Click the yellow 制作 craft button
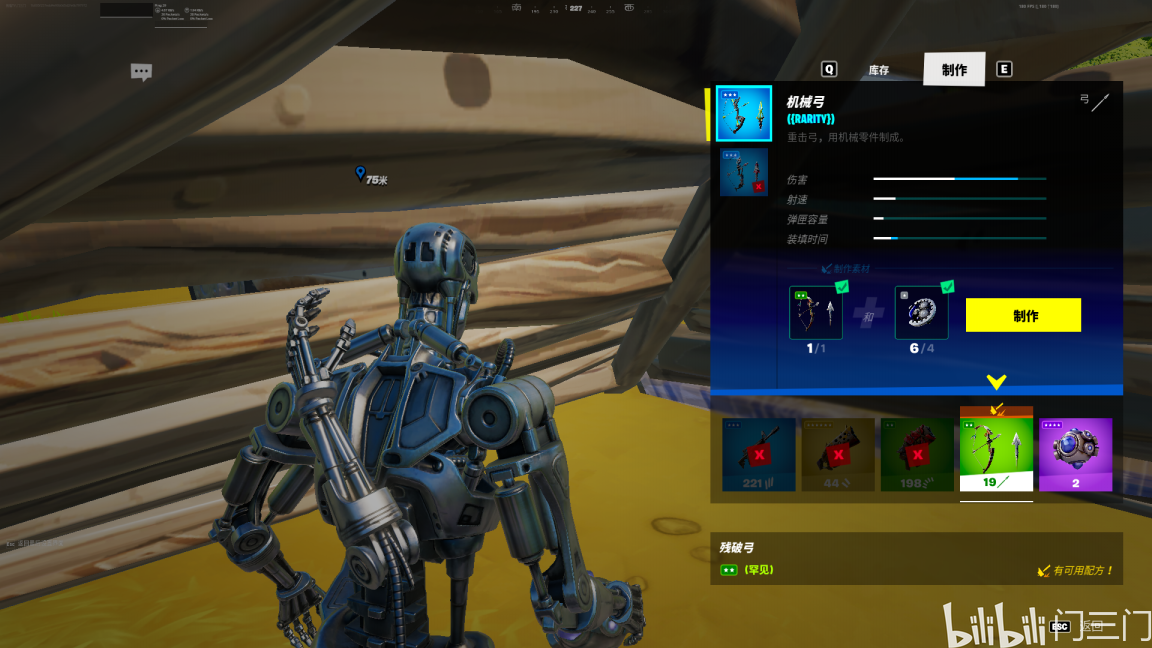 point(1023,315)
